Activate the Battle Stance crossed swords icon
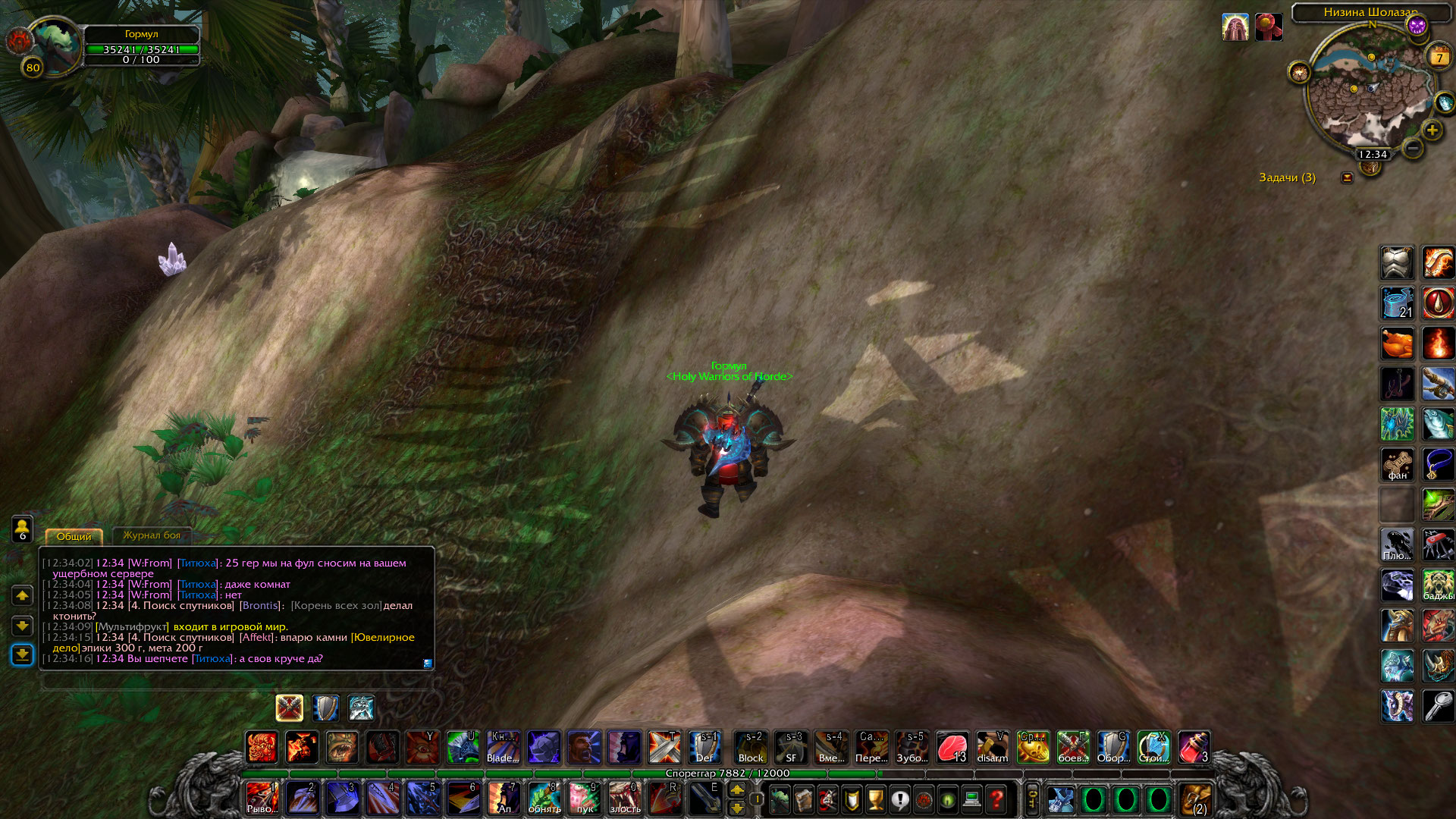This screenshot has height=819, width=1456. (x=289, y=708)
